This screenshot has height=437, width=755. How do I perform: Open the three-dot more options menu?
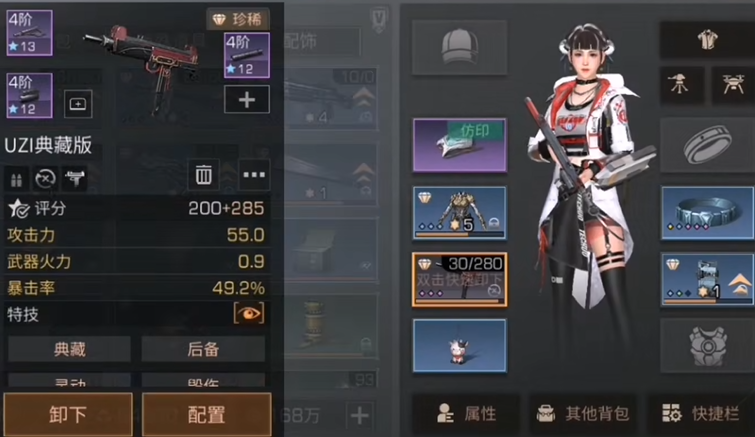[x=254, y=175]
